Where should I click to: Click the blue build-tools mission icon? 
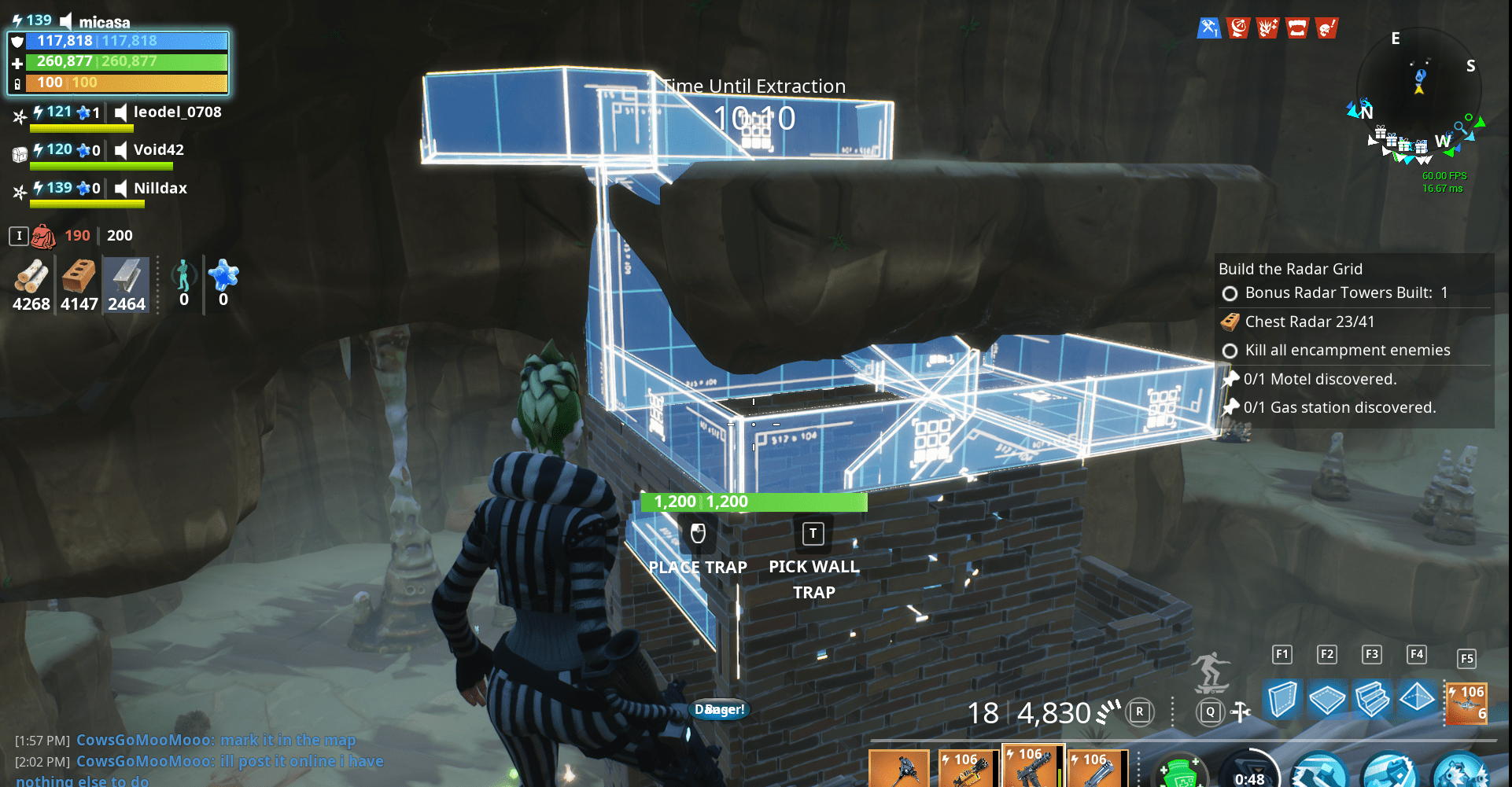[1208, 28]
